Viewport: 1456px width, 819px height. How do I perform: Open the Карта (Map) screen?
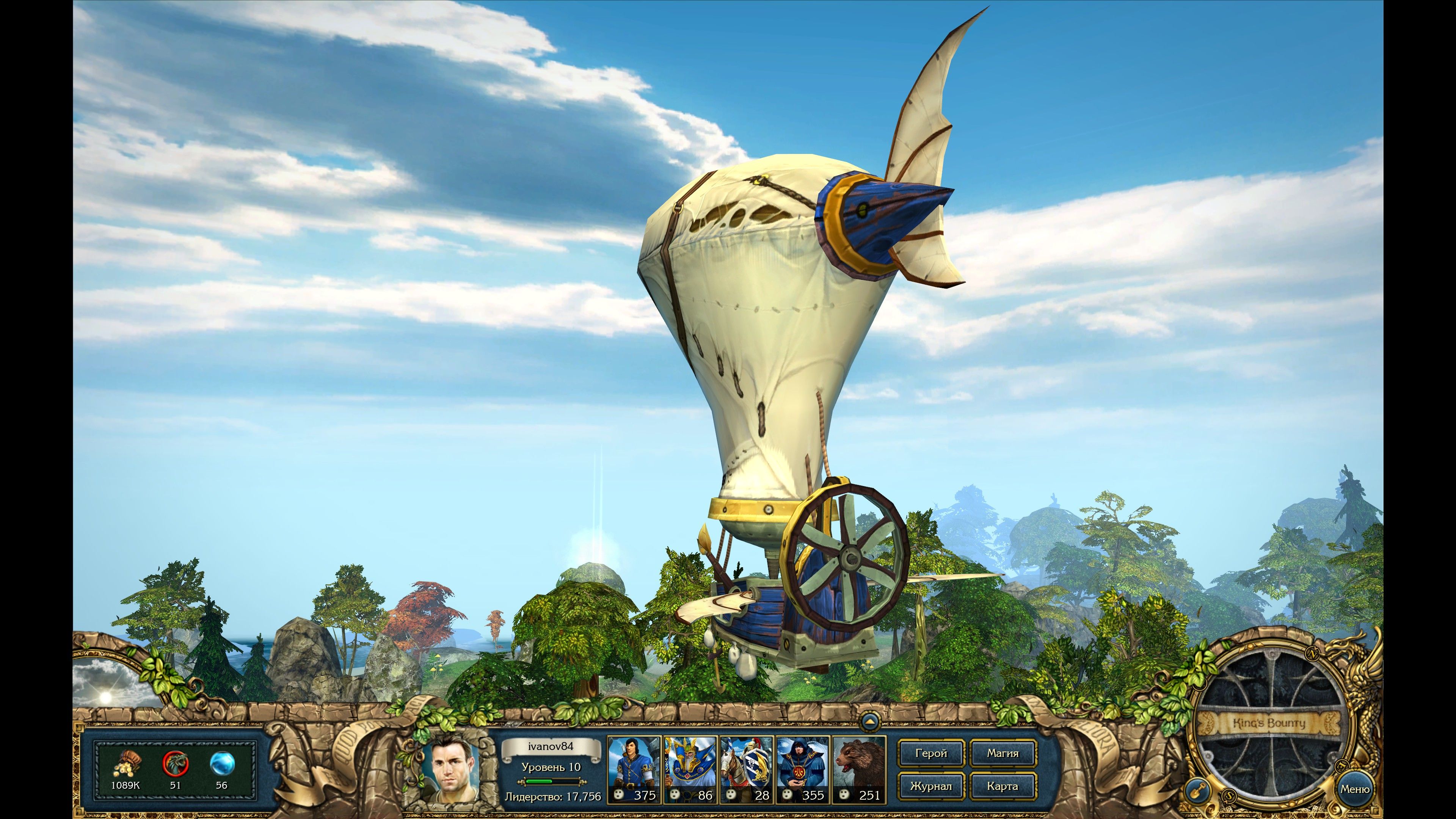coord(1003,786)
